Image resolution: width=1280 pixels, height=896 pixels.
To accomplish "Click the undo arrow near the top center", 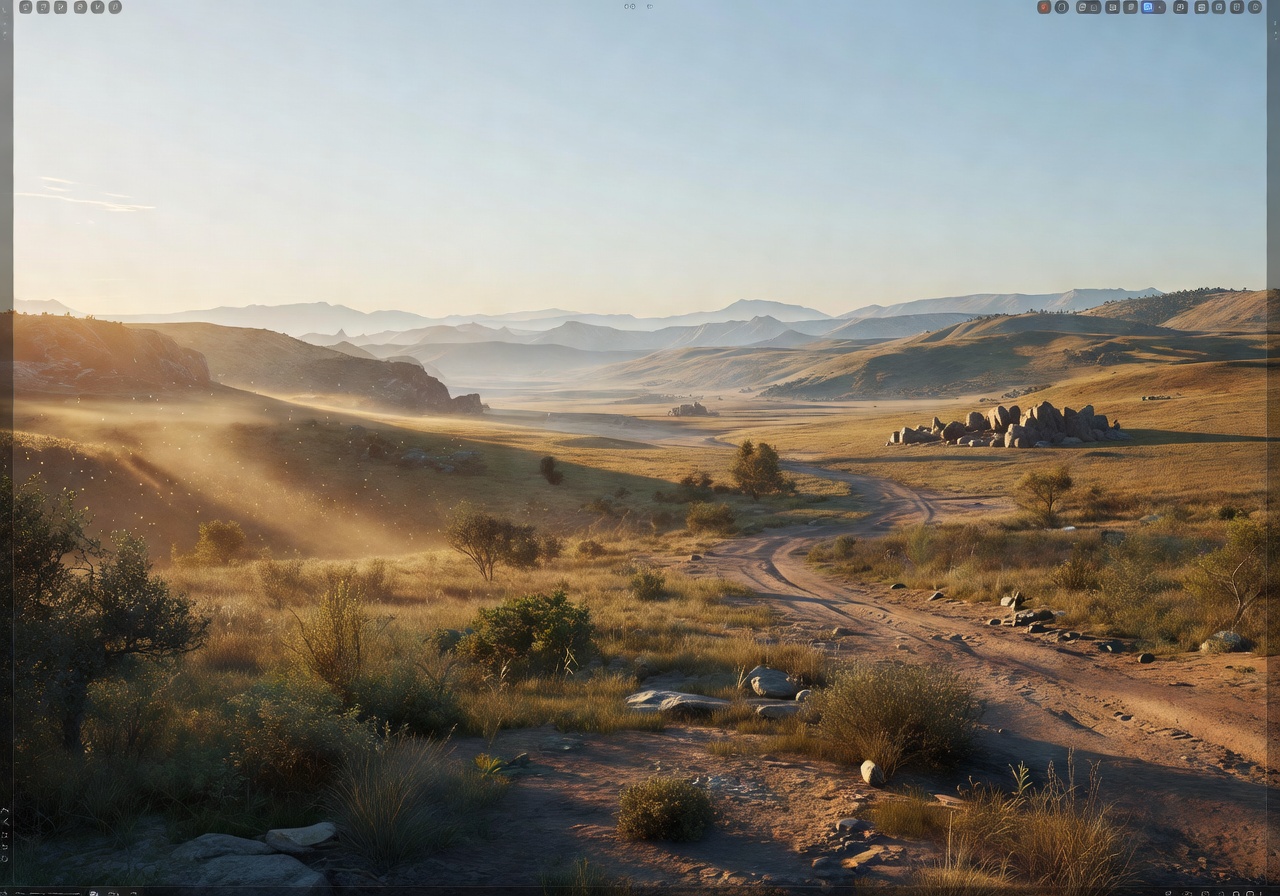I will point(626,6).
